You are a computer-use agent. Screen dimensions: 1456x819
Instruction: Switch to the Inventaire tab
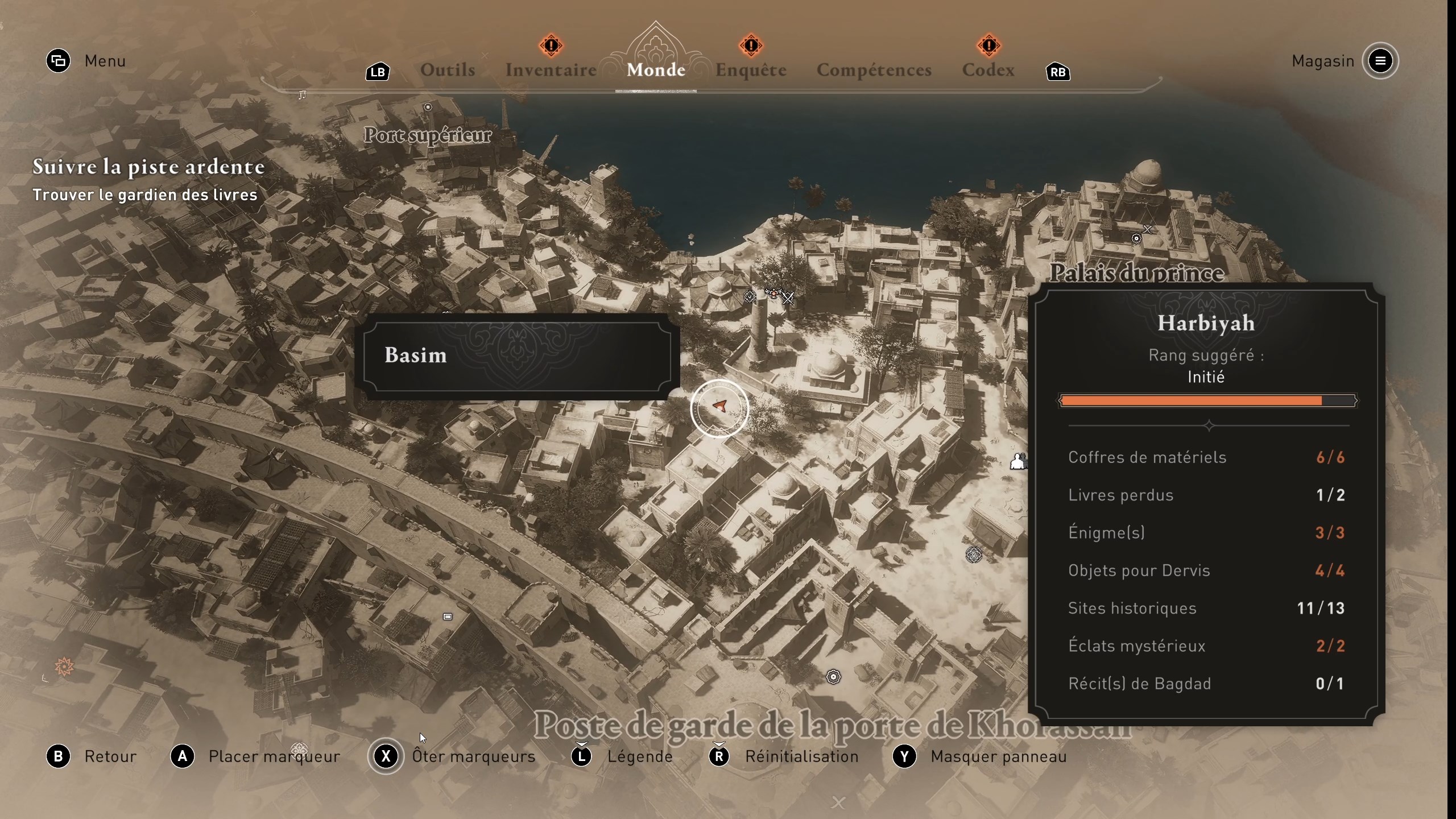click(x=550, y=69)
